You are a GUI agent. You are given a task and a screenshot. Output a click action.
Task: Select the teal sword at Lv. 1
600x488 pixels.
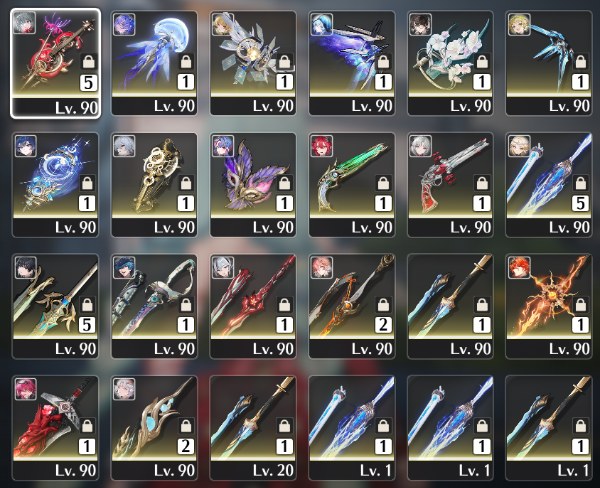550,425
